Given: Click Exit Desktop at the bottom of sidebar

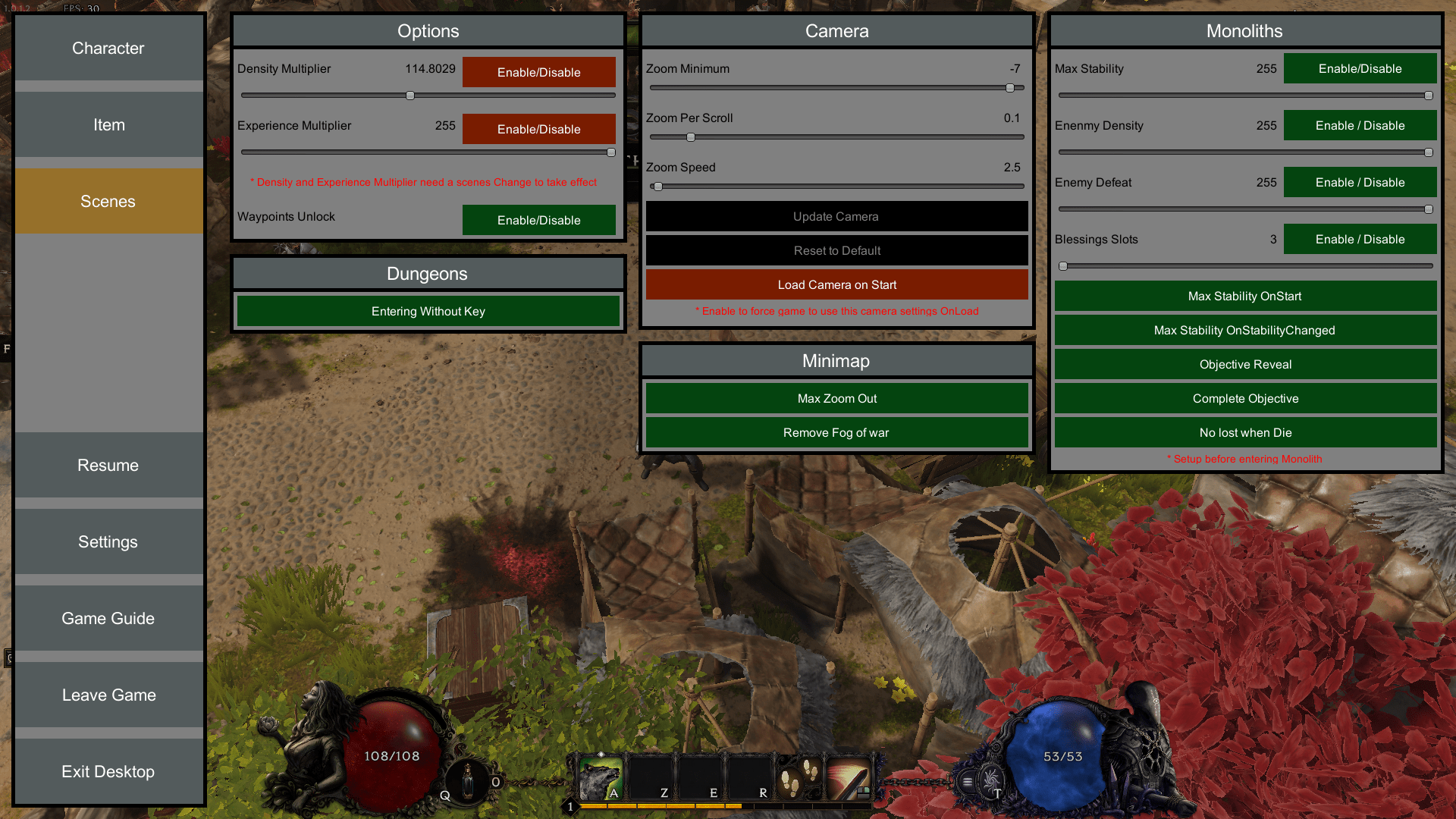Looking at the screenshot, I should [108, 771].
